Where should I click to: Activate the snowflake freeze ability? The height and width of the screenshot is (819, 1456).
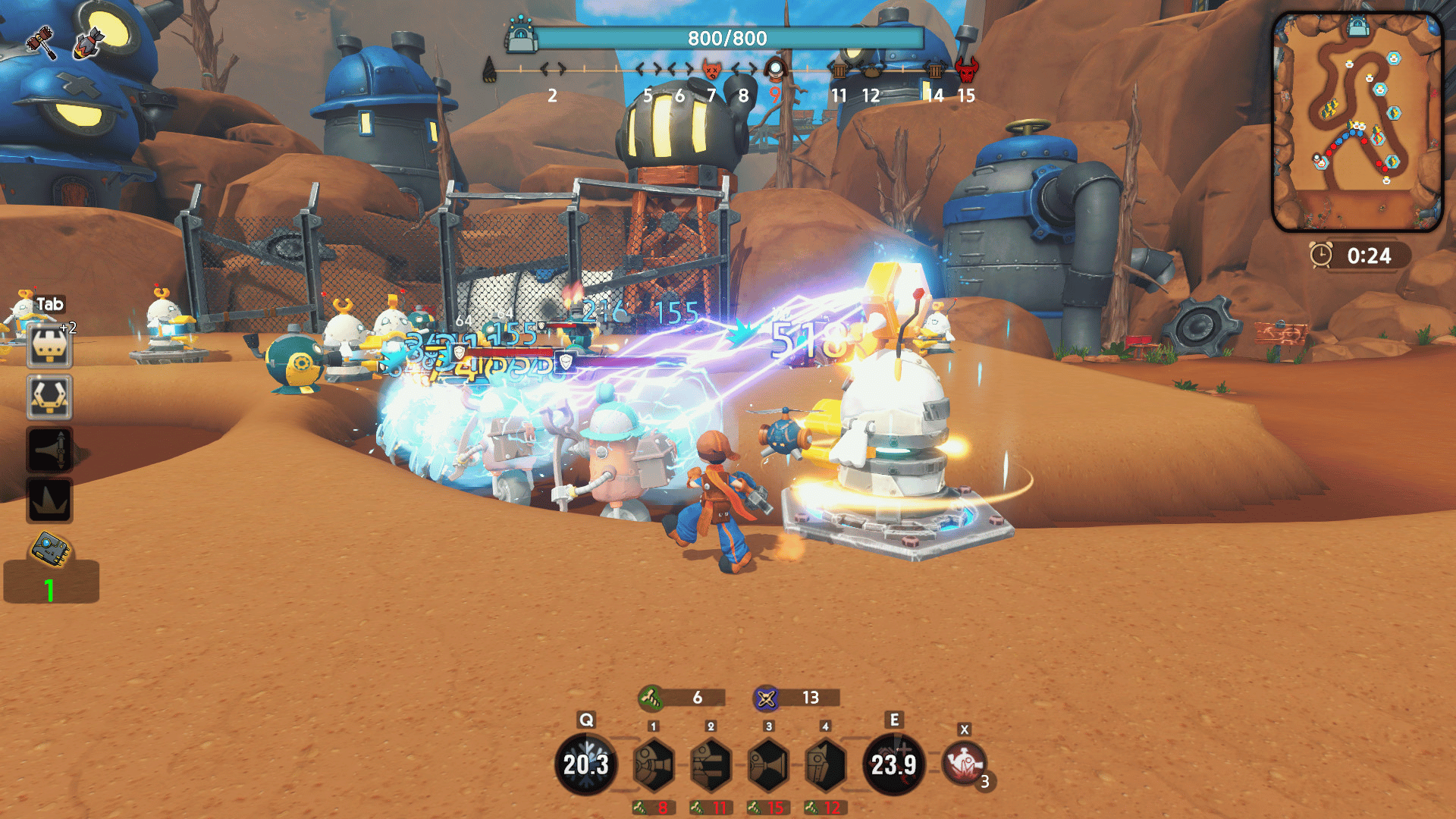pyautogui.click(x=585, y=764)
